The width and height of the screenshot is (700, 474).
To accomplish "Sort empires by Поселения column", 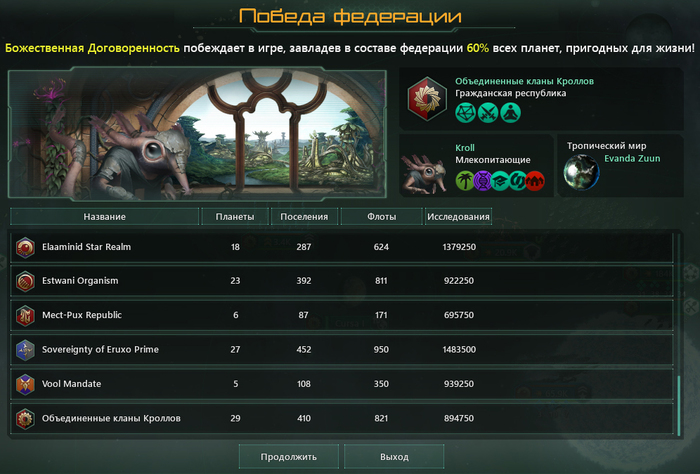I will click(304, 216).
